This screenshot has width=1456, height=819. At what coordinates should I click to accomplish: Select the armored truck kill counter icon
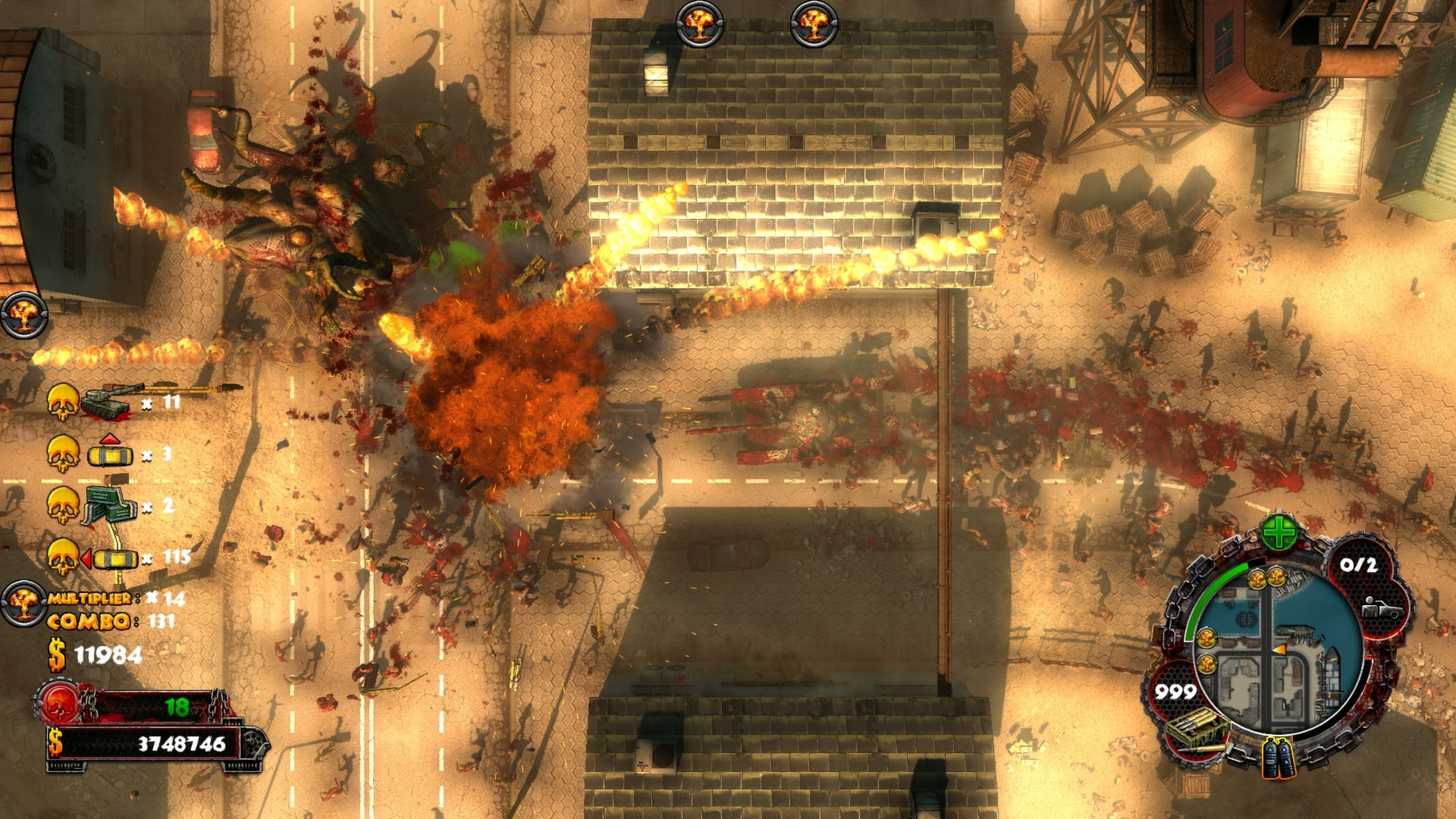[x=109, y=505]
